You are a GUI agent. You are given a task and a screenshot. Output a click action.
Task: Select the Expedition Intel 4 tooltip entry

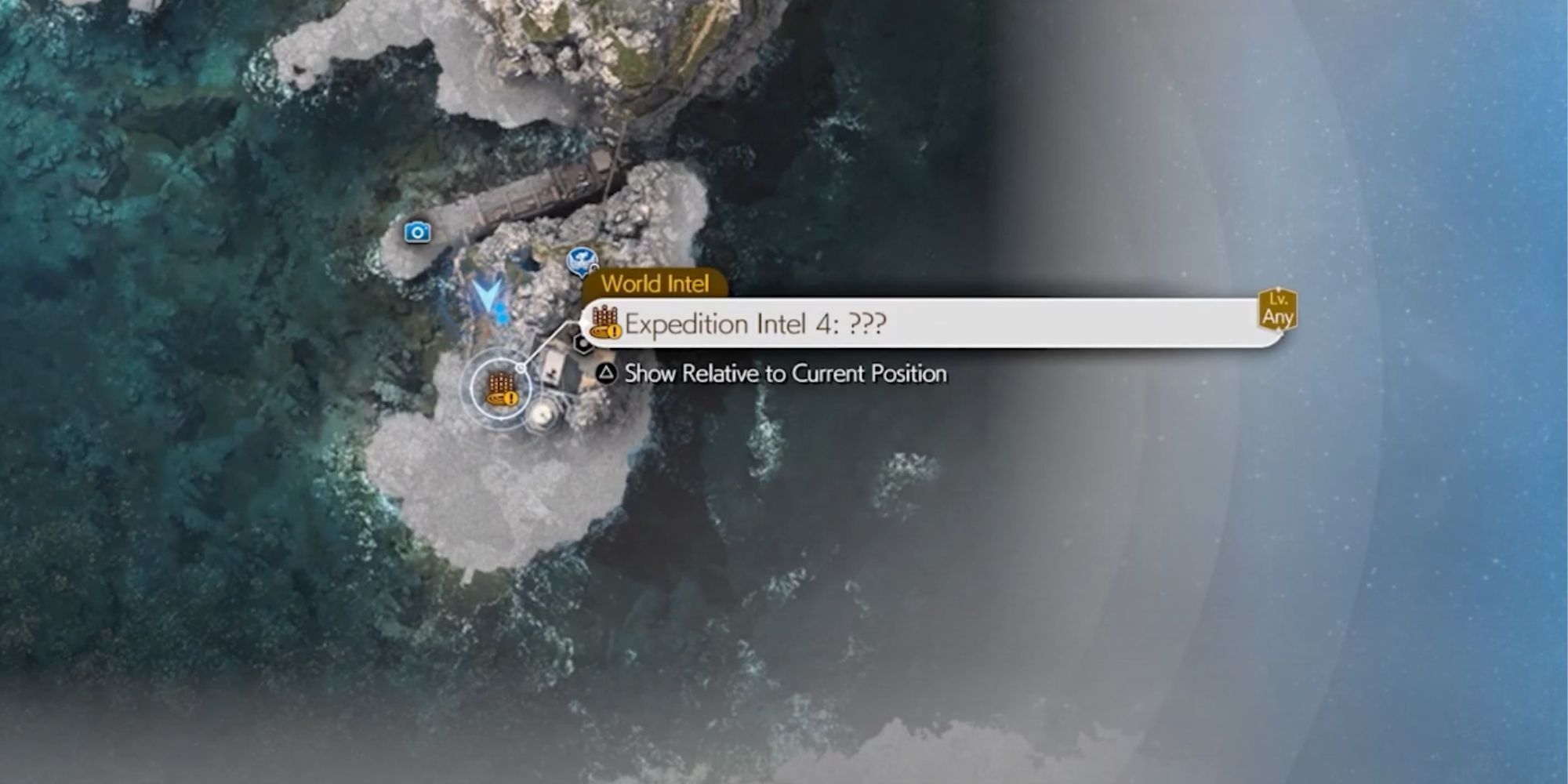click(x=933, y=323)
